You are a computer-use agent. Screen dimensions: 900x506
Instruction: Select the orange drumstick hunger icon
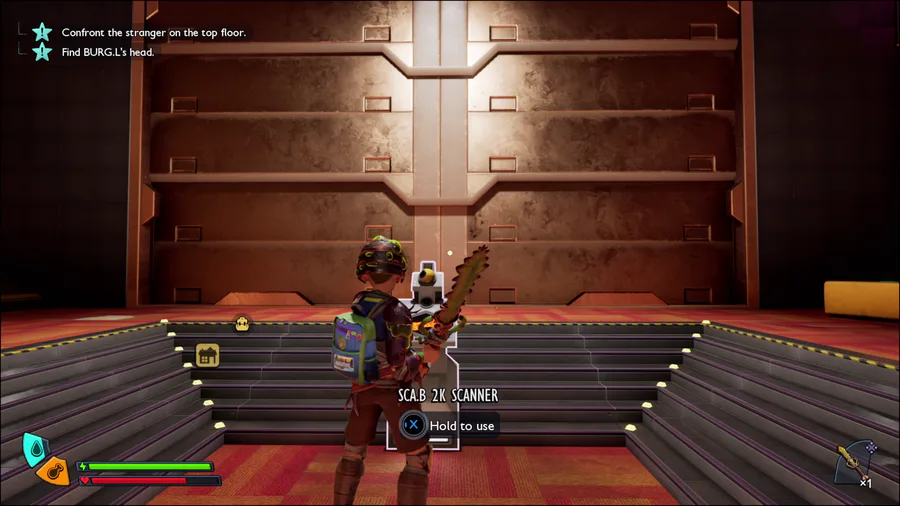[x=54, y=471]
